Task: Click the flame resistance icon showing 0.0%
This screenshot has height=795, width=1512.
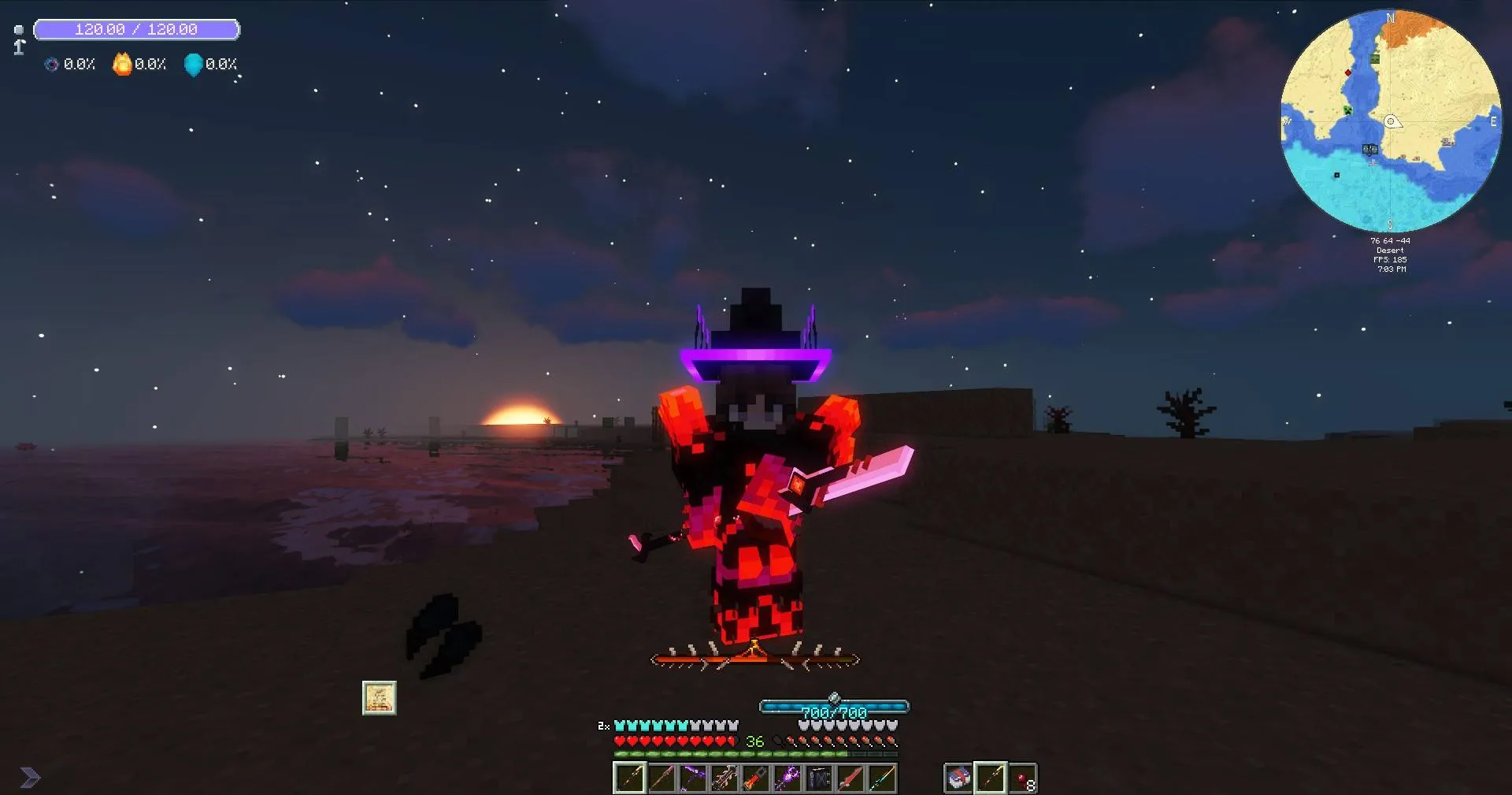Action: click(x=122, y=65)
